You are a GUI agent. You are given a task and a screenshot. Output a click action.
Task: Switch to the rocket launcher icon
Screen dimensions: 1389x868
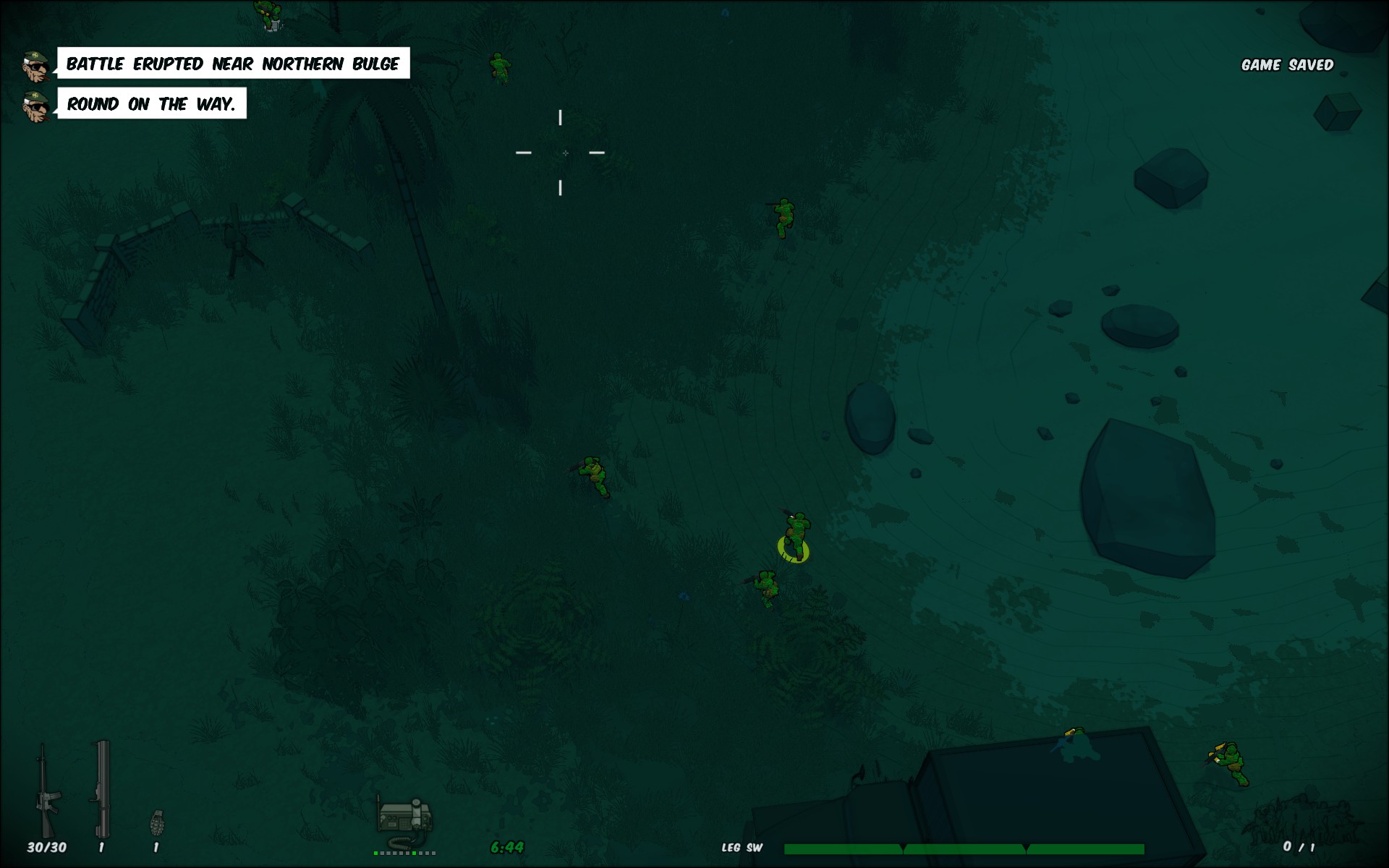pos(102,790)
